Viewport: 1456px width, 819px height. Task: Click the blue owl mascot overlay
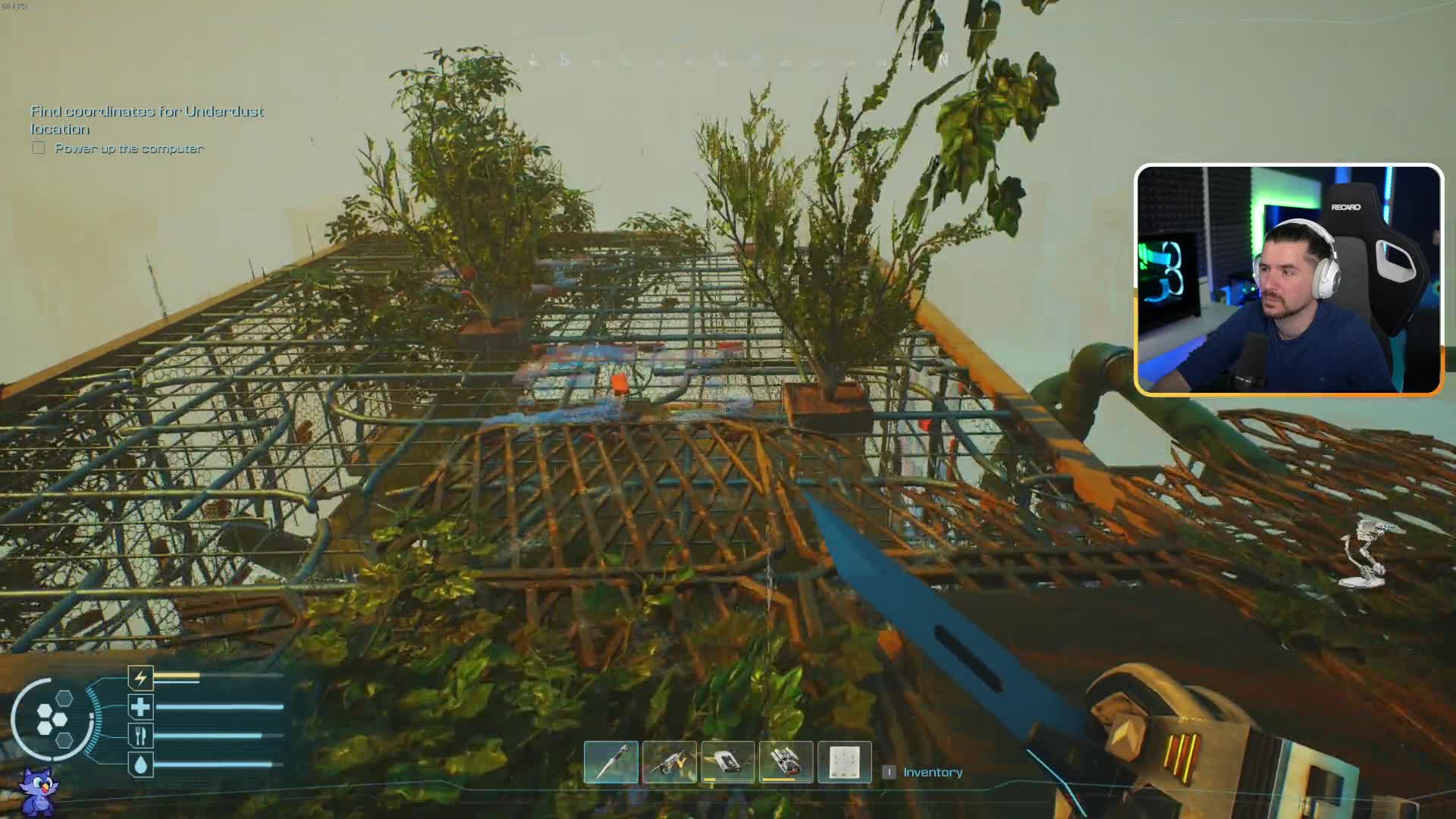[38, 792]
